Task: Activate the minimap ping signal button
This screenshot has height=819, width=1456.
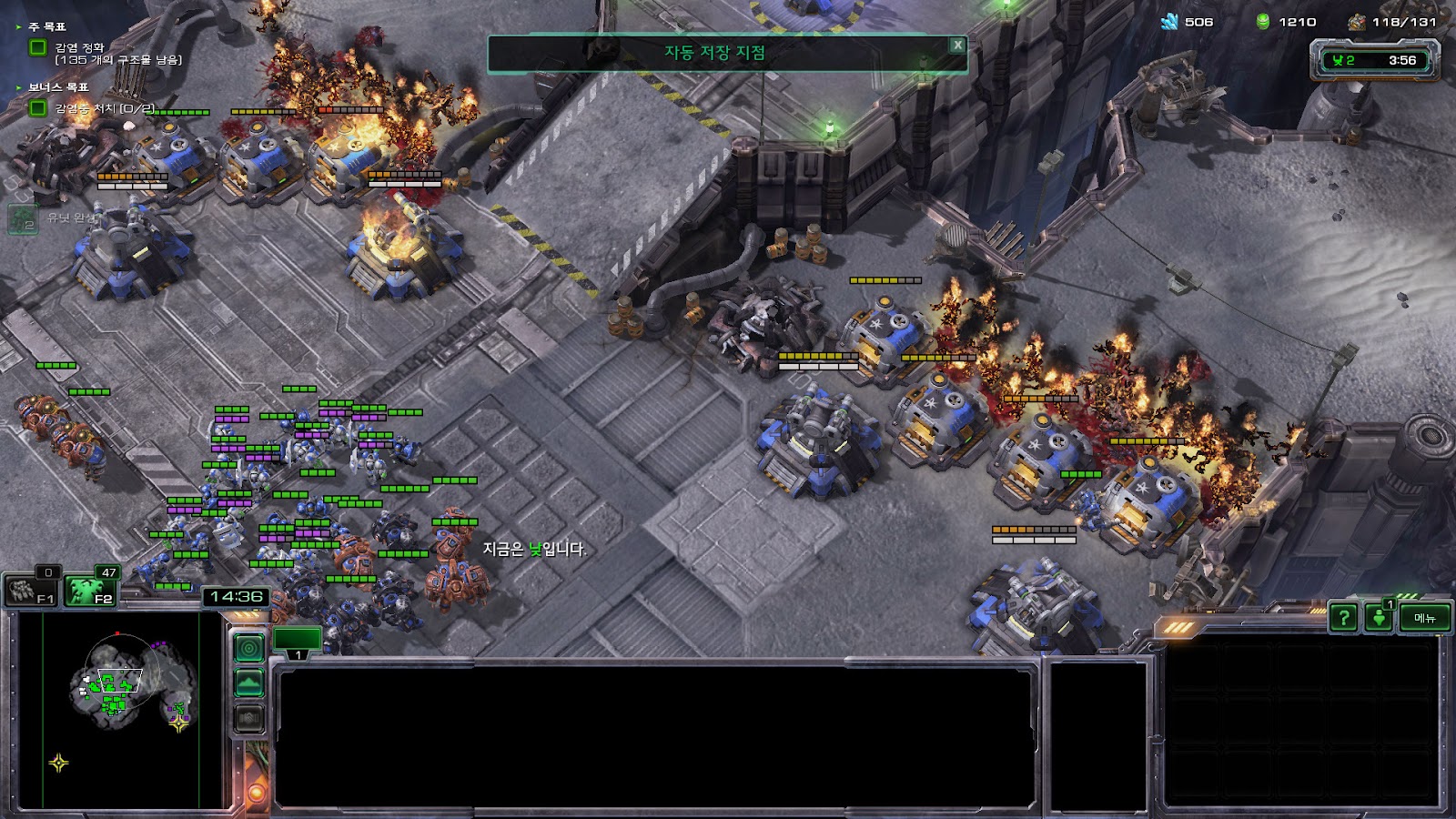Action: coord(249,648)
